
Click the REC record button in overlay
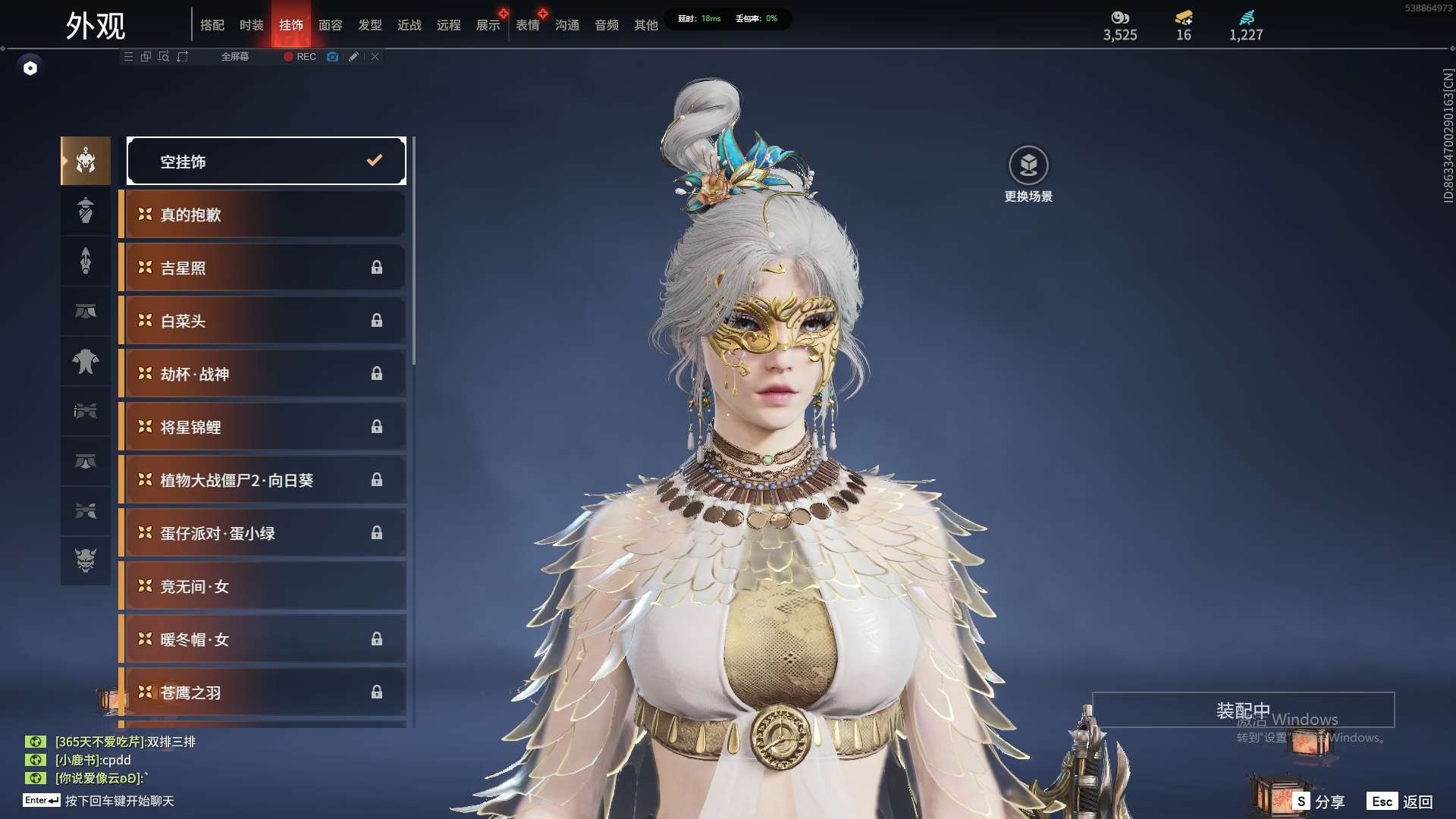[300, 57]
